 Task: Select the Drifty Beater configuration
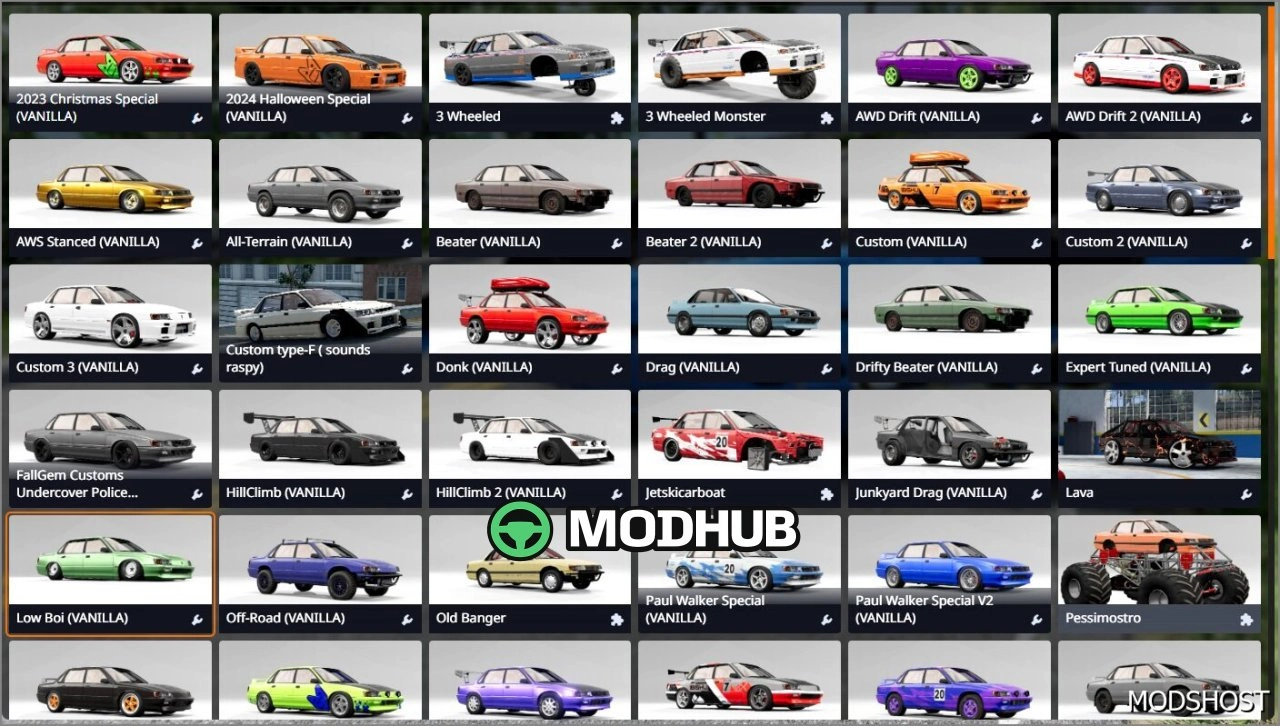pos(948,310)
